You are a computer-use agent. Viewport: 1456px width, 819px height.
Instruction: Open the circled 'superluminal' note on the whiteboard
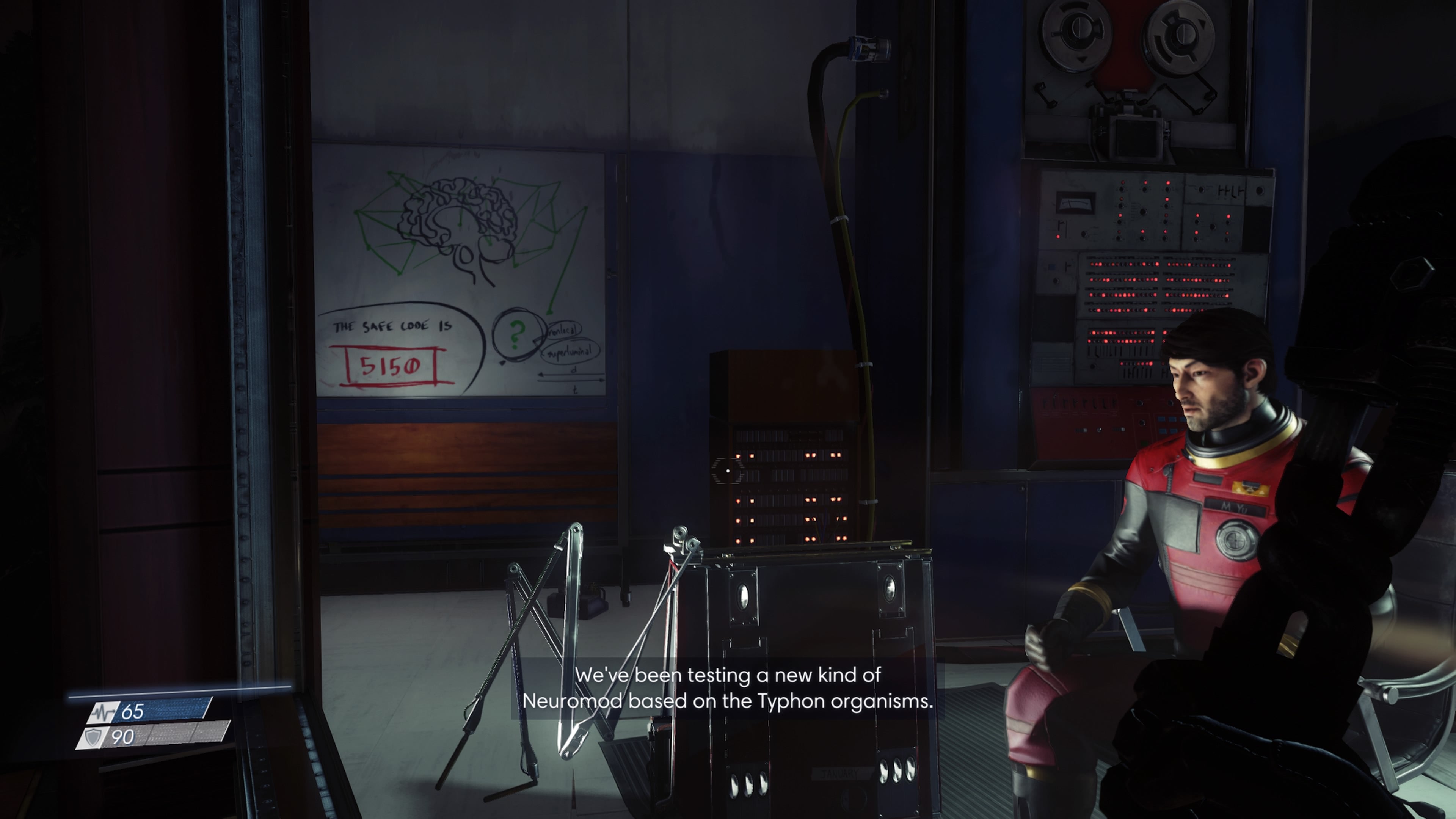[x=571, y=353]
